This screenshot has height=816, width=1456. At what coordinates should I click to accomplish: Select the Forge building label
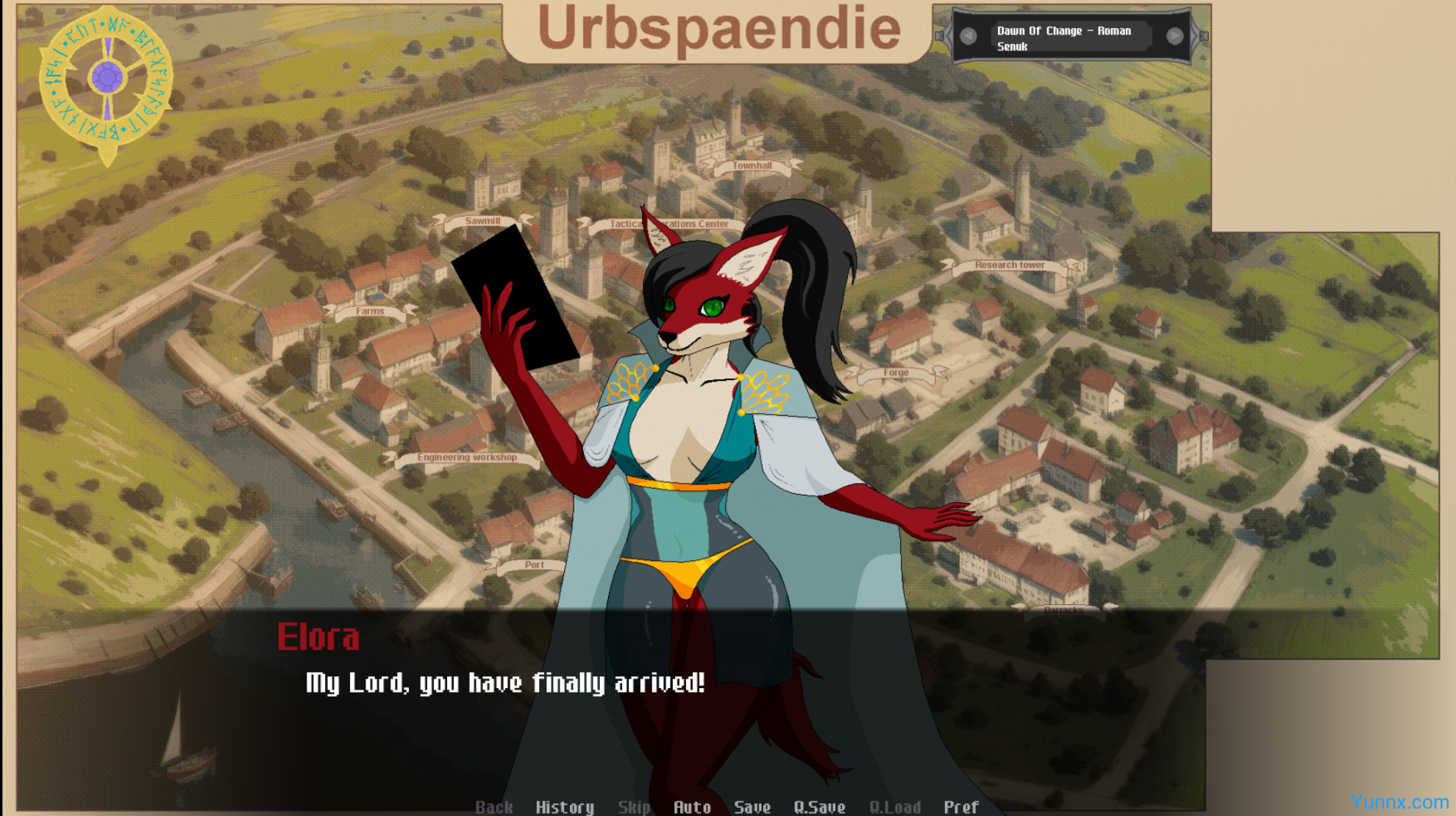896,373
